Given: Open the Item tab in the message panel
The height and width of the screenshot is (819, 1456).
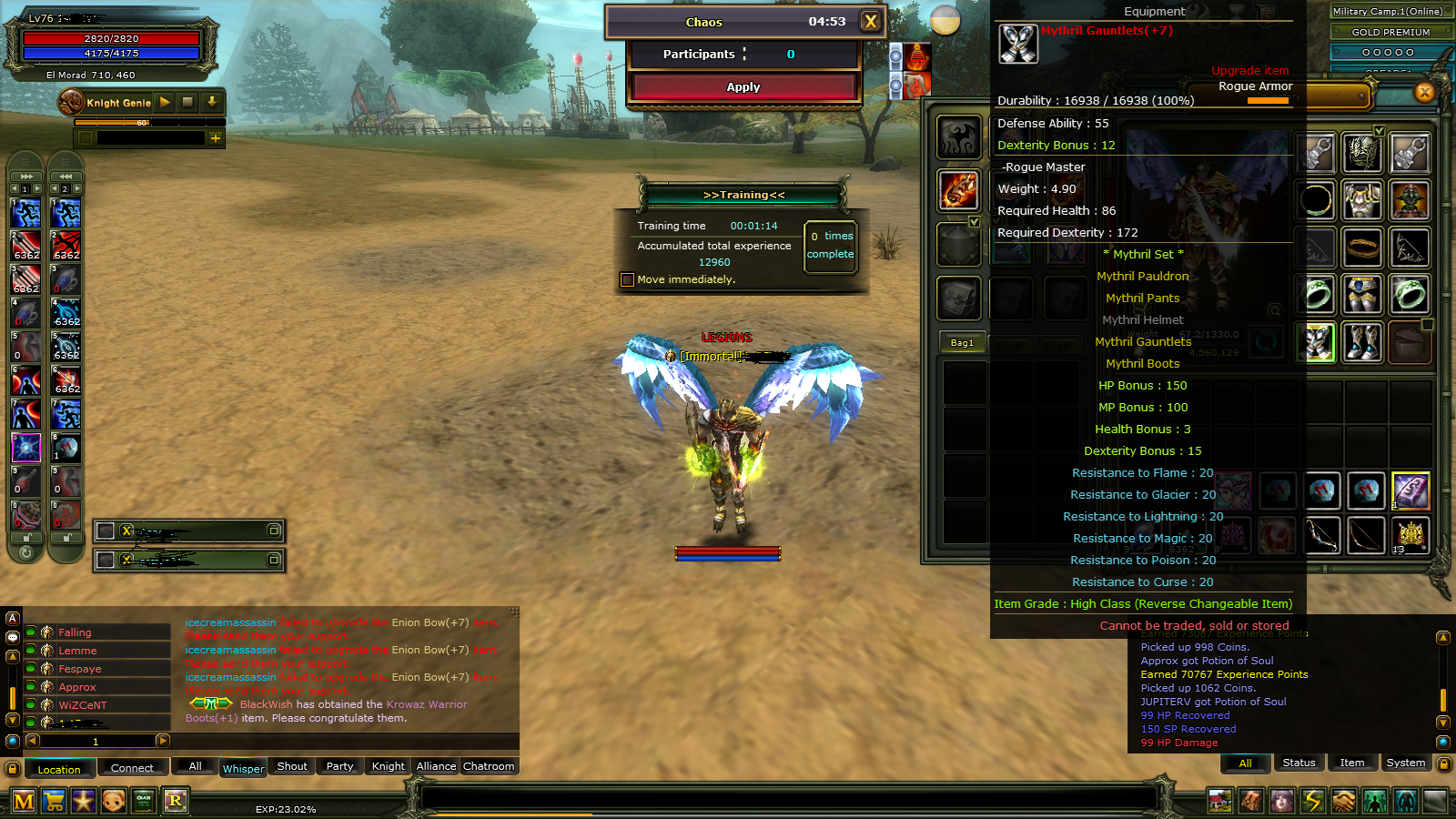Looking at the screenshot, I should (x=1353, y=763).
